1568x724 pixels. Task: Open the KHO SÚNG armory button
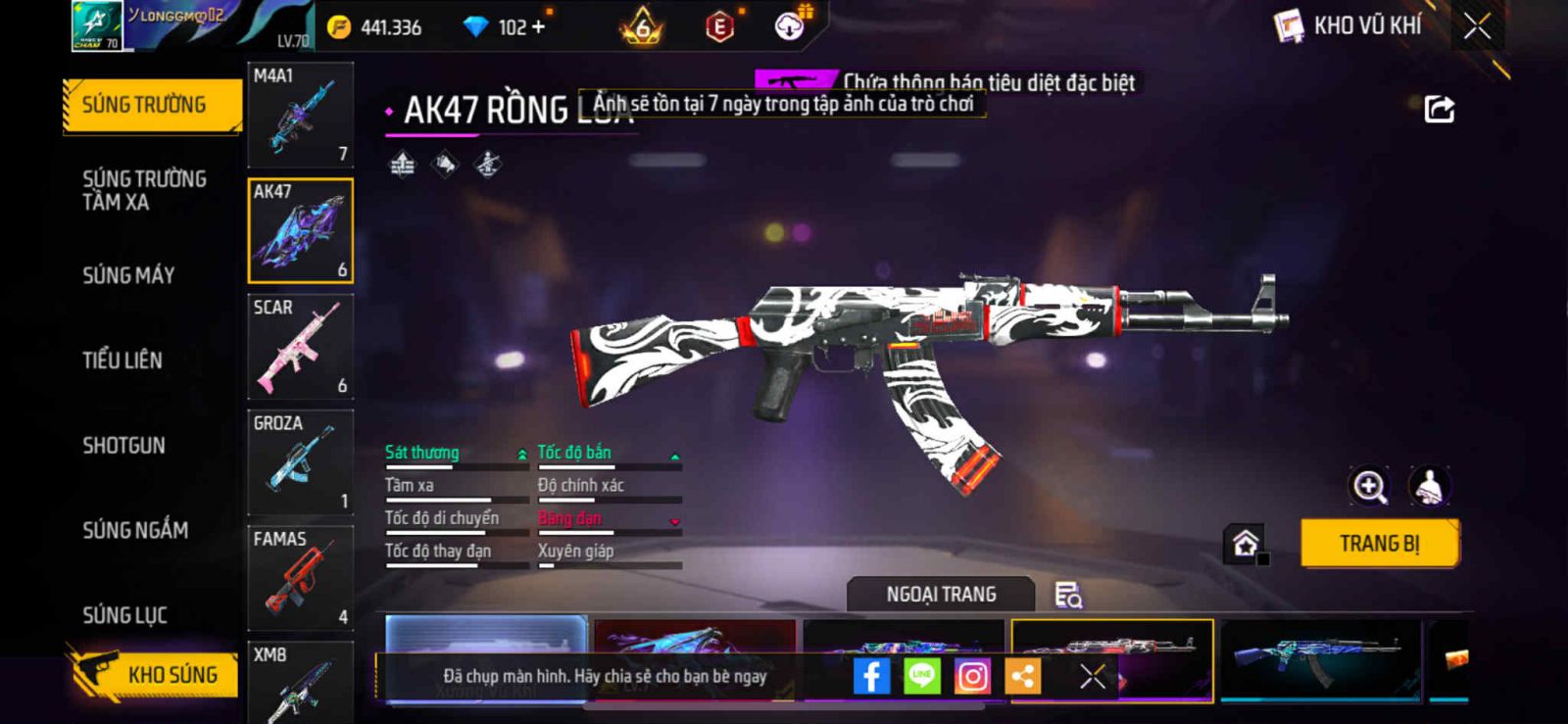coord(155,674)
